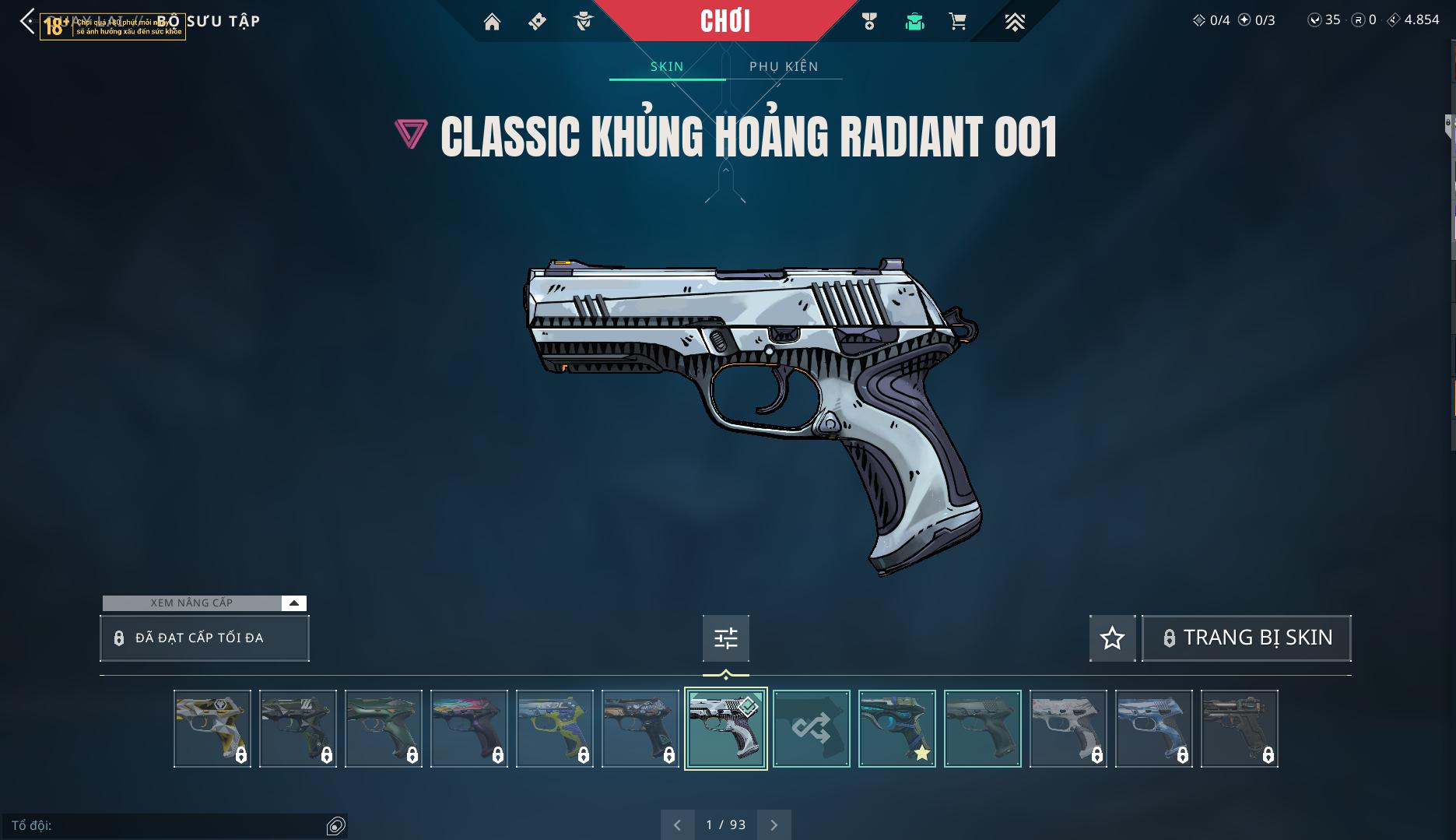Open the agents icon in top bar
This screenshot has height=840, width=1456.
click(x=583, y=22)
